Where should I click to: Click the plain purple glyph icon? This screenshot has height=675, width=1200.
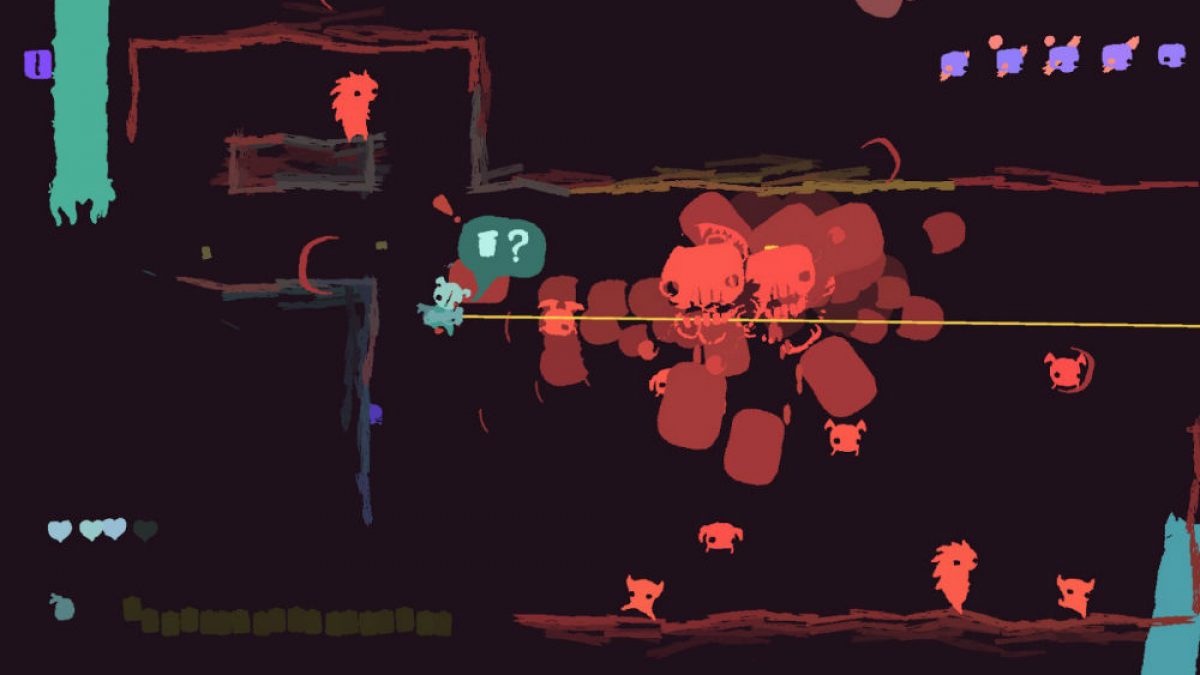(x=1171, y=56)
